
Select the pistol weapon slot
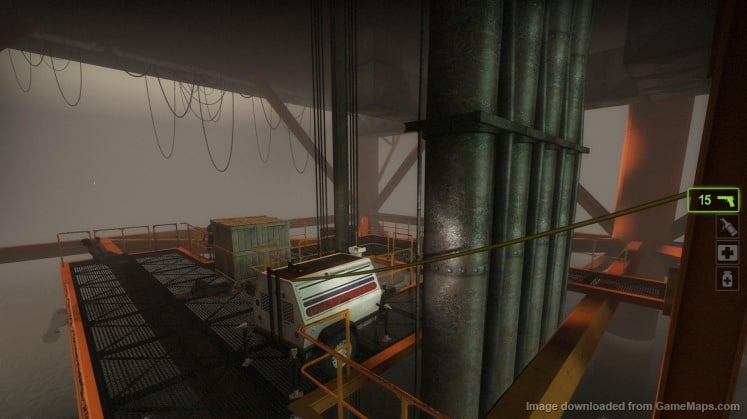[713, 200]
